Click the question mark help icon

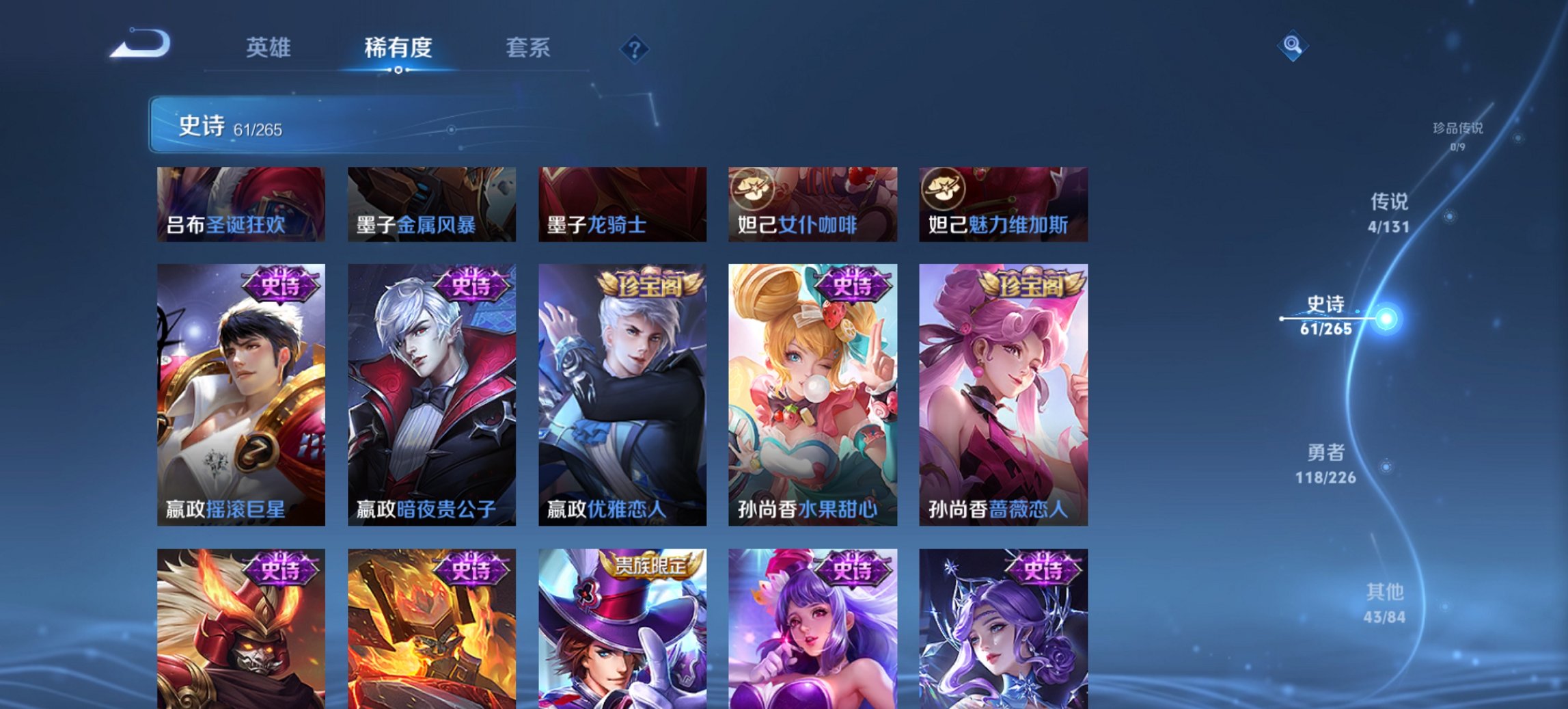[635, 49]
